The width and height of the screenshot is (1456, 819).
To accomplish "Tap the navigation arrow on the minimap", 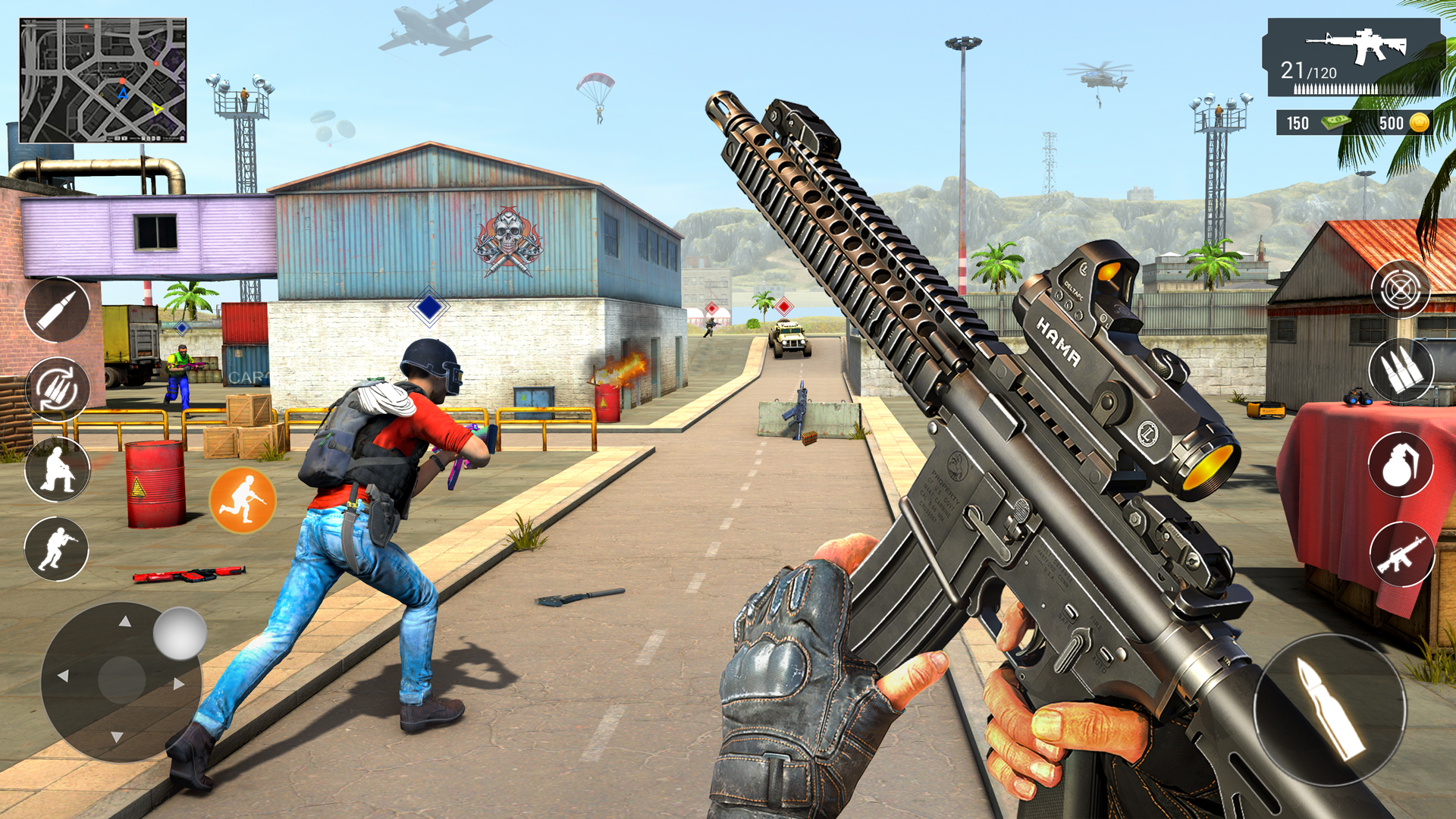I will [x=124, y=94].
